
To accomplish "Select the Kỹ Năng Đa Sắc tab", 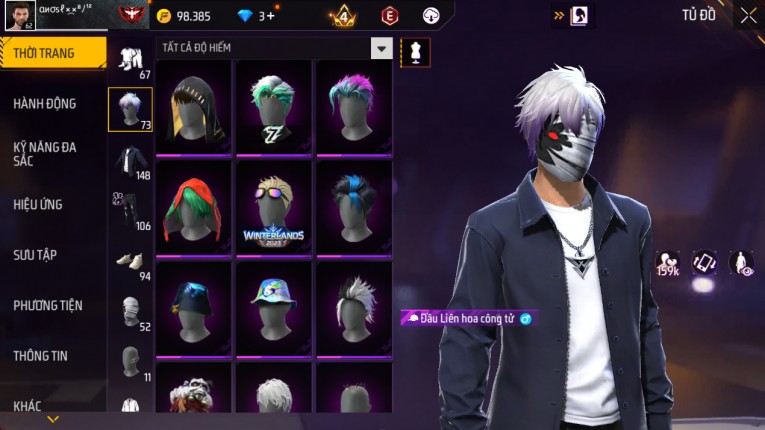I will [45, 153].
